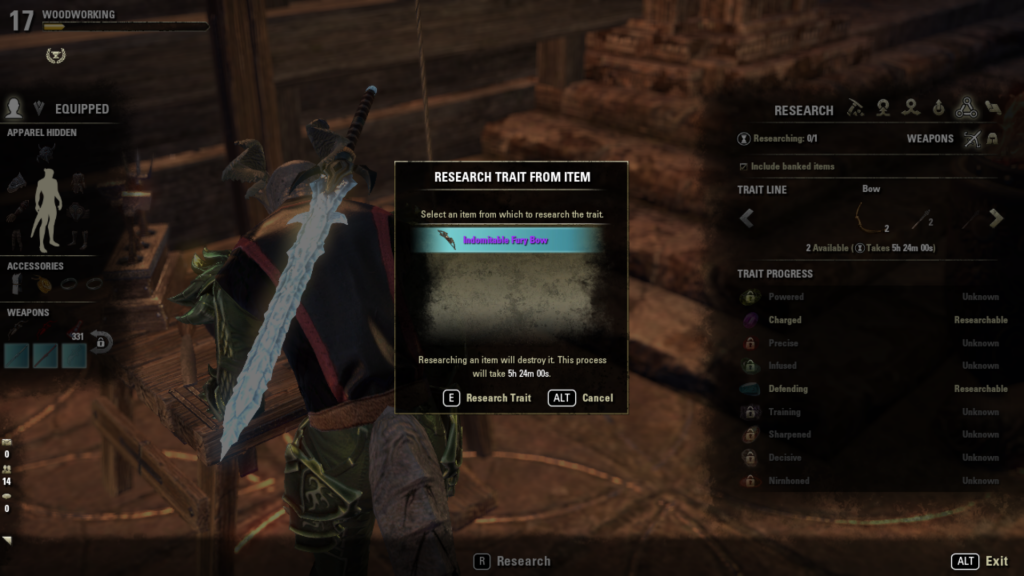Screen dimensions: 1024x576
Task: Switch to the Refine tab with pickaxe icon
Action: click(x=856, y=109)
